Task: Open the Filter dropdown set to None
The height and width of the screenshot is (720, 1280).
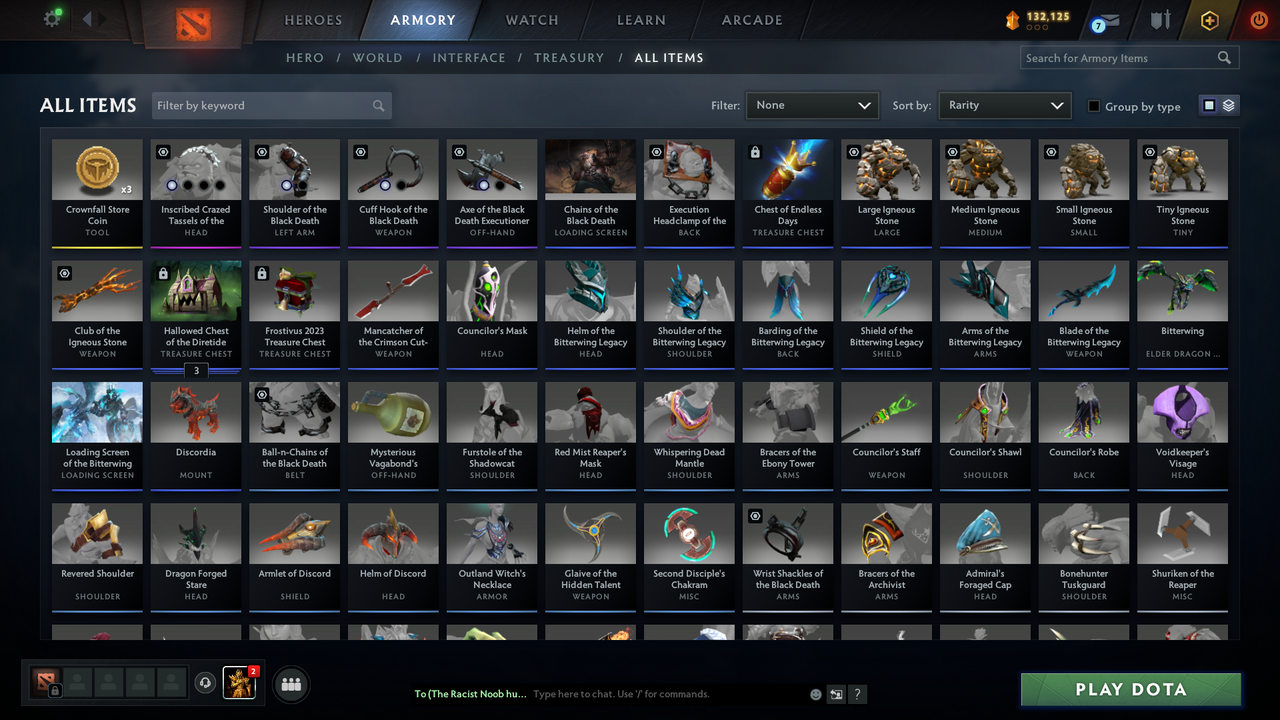Action: (x=812, y=105)
